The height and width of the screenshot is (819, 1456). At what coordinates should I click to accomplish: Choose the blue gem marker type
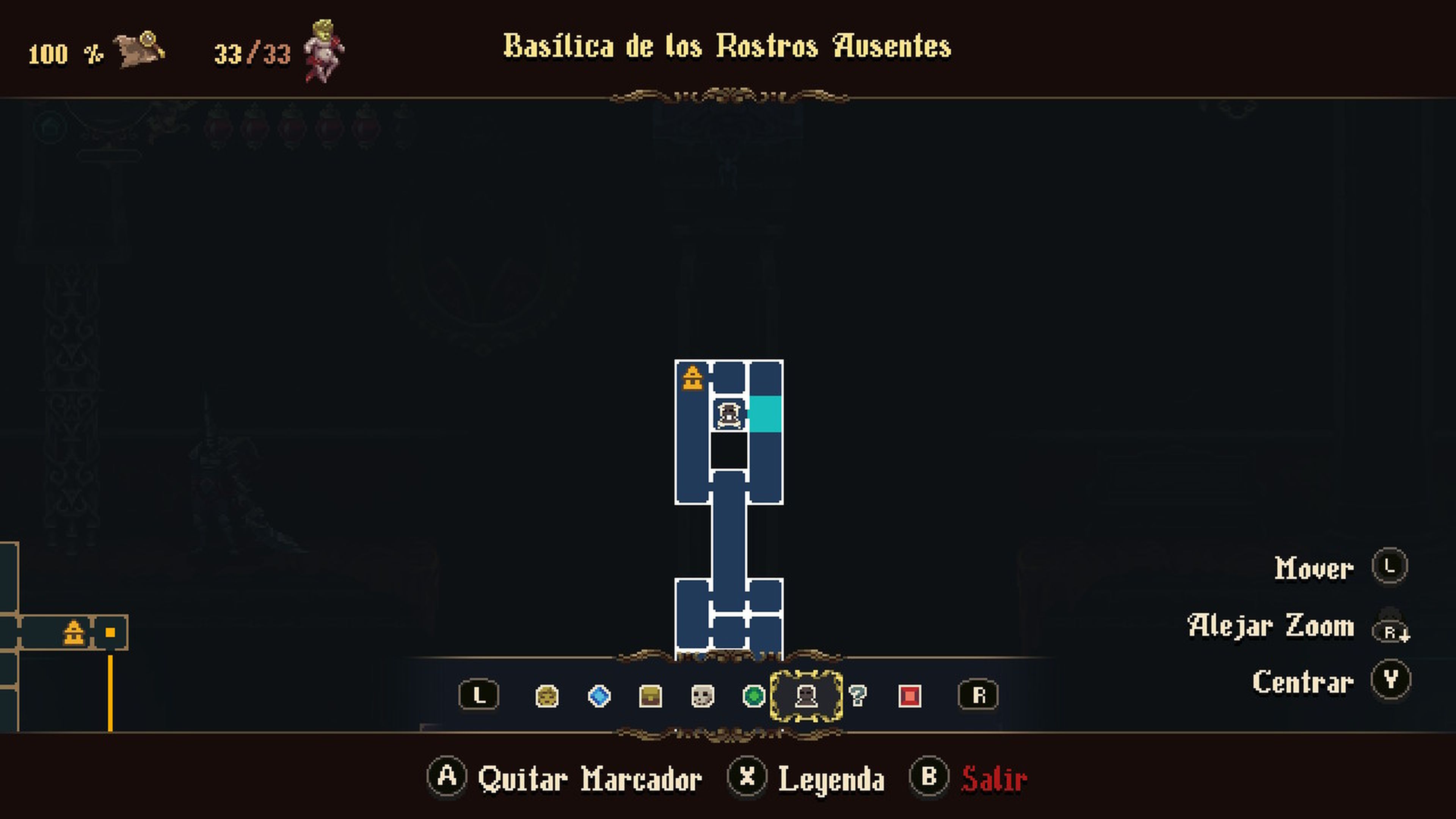599,696
